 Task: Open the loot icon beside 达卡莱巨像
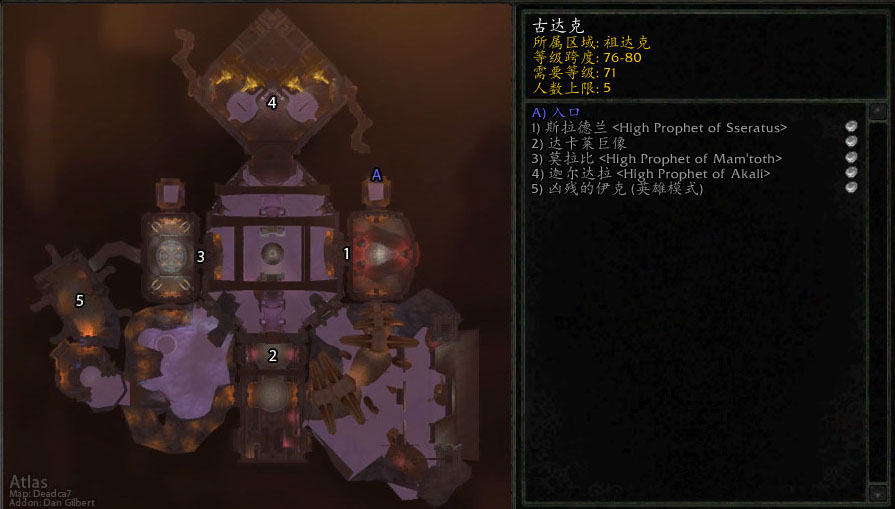tap(851, 142)
